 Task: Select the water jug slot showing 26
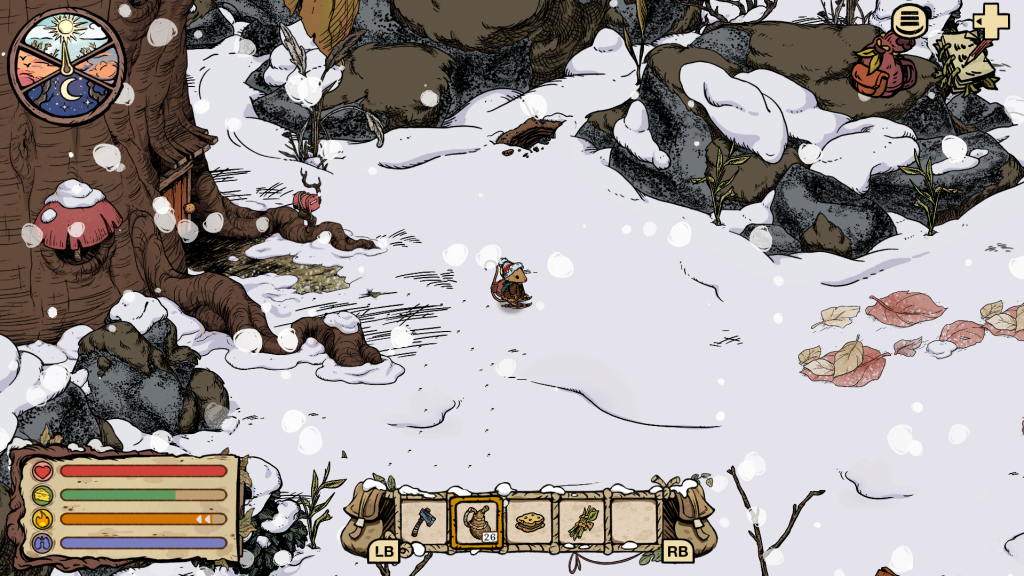click(475, 521)
